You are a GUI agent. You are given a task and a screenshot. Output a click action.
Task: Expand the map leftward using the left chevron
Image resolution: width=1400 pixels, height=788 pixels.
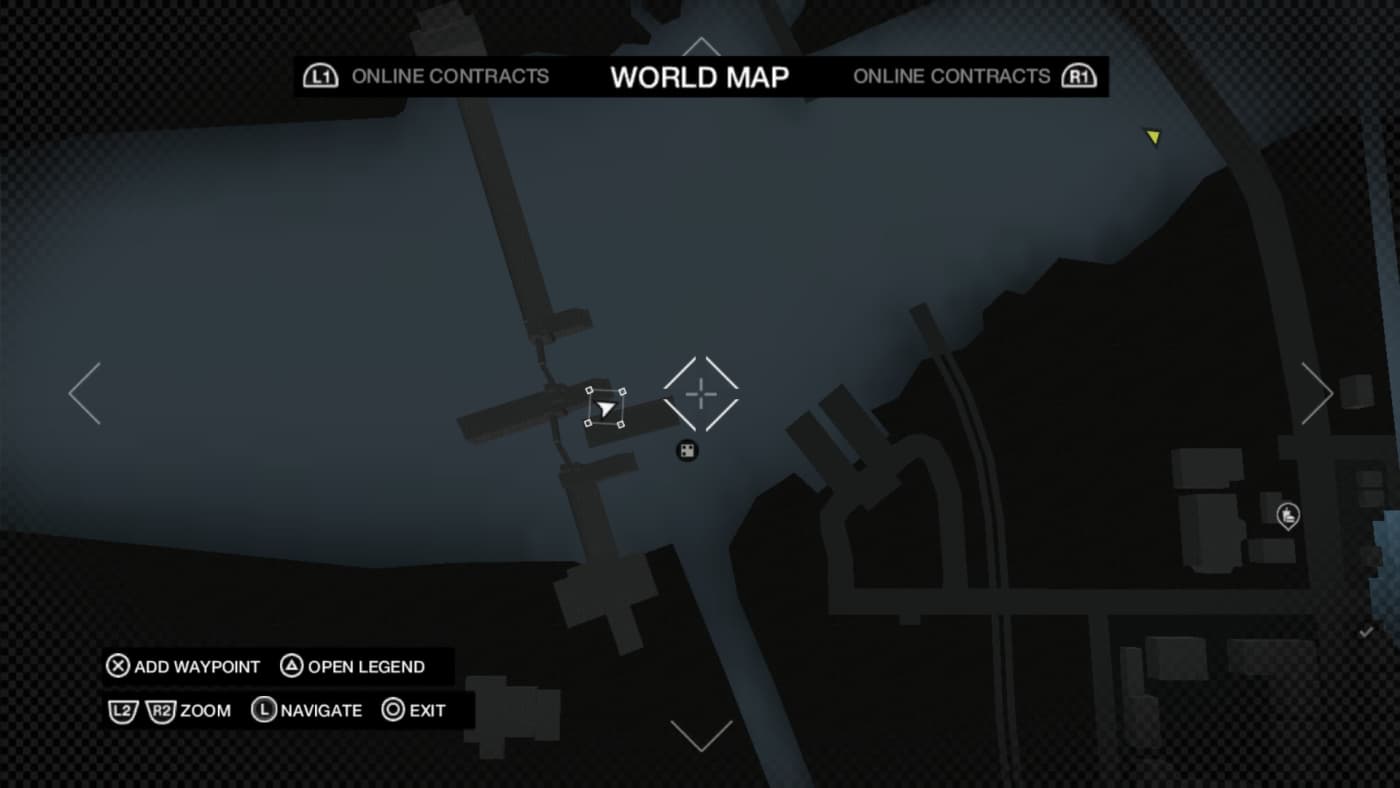click(x=82, y=393)
